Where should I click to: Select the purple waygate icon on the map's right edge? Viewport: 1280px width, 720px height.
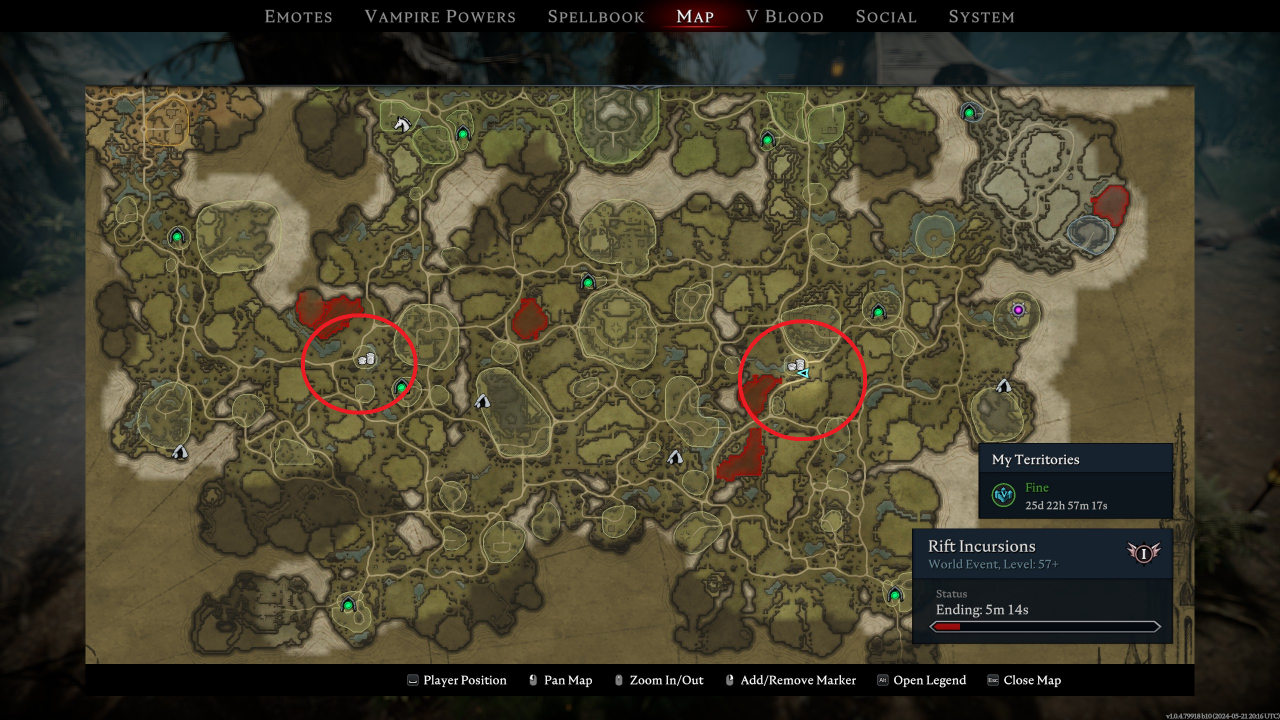pyautogui.click(x=1017, y=310)
